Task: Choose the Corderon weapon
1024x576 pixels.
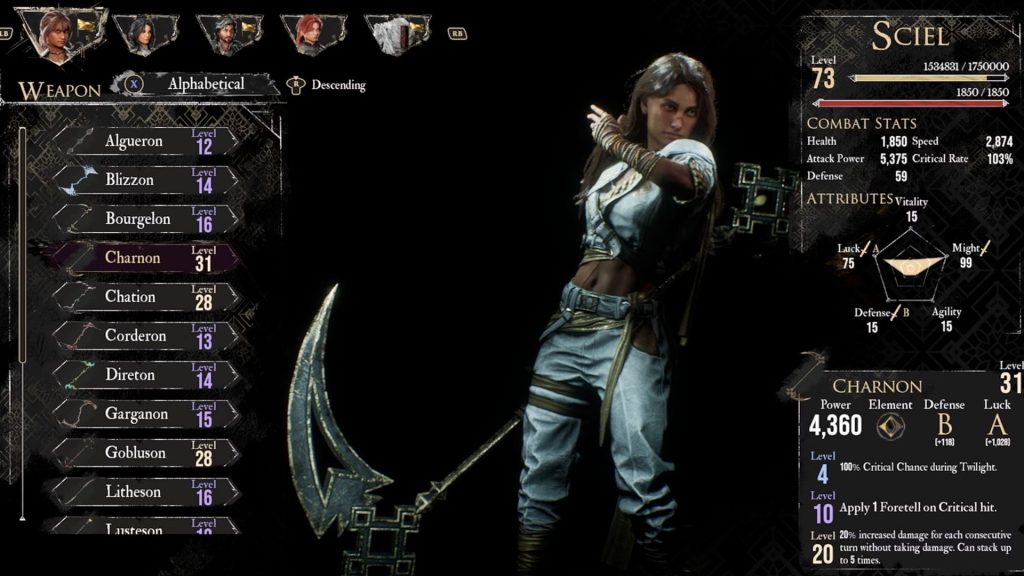Action: coord(145,336)
